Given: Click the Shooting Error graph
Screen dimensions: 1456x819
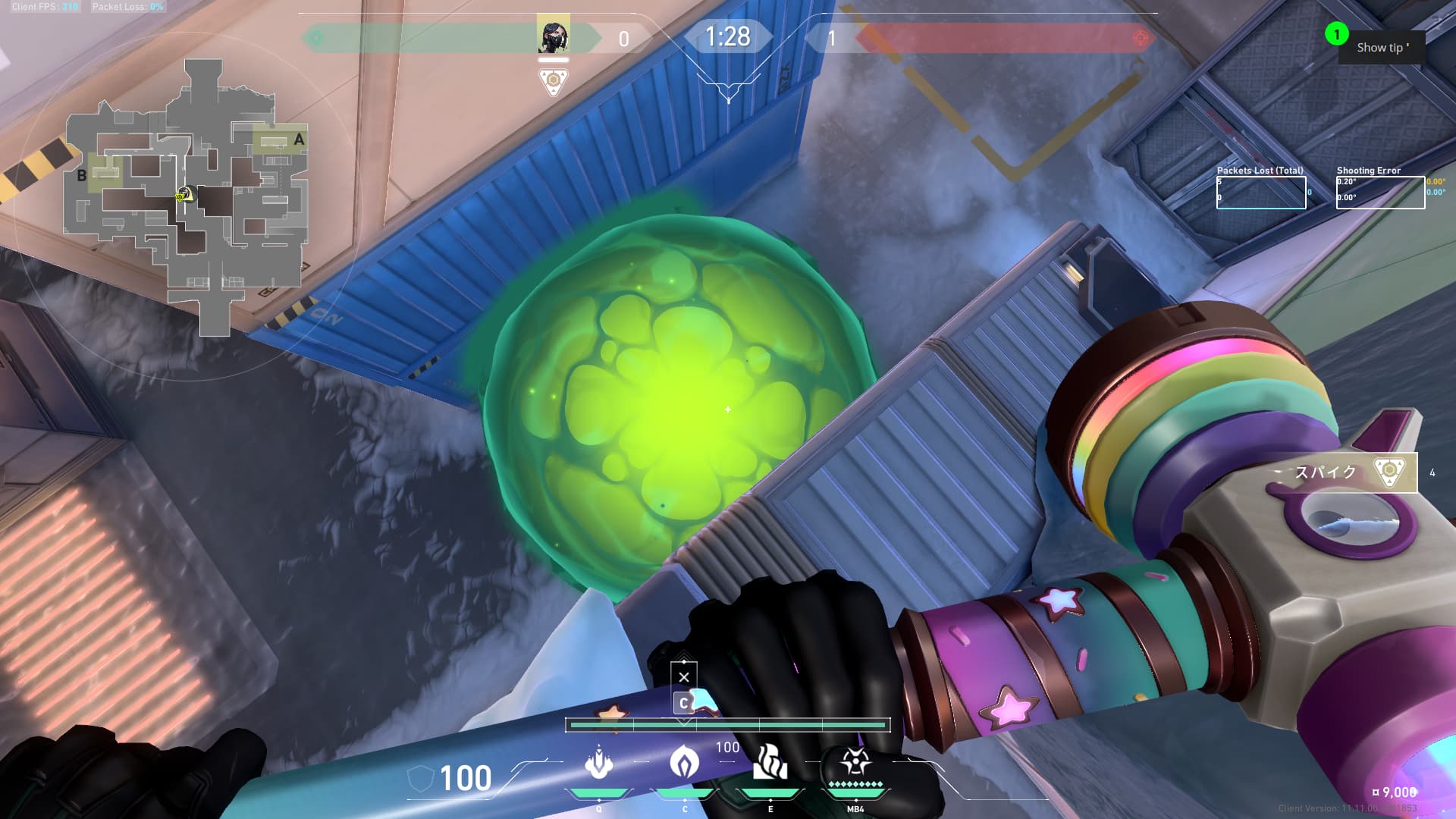Looking at the screenshot, I should 1380,193.
